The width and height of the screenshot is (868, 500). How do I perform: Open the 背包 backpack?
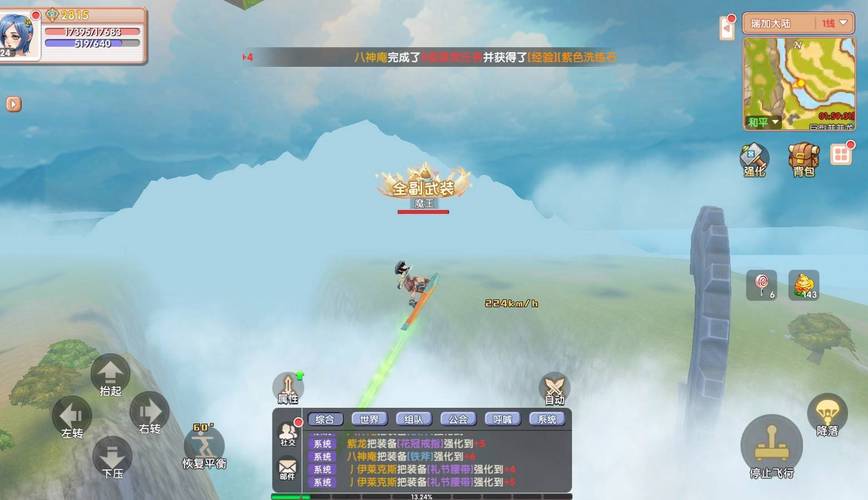(x=803, y=158)
